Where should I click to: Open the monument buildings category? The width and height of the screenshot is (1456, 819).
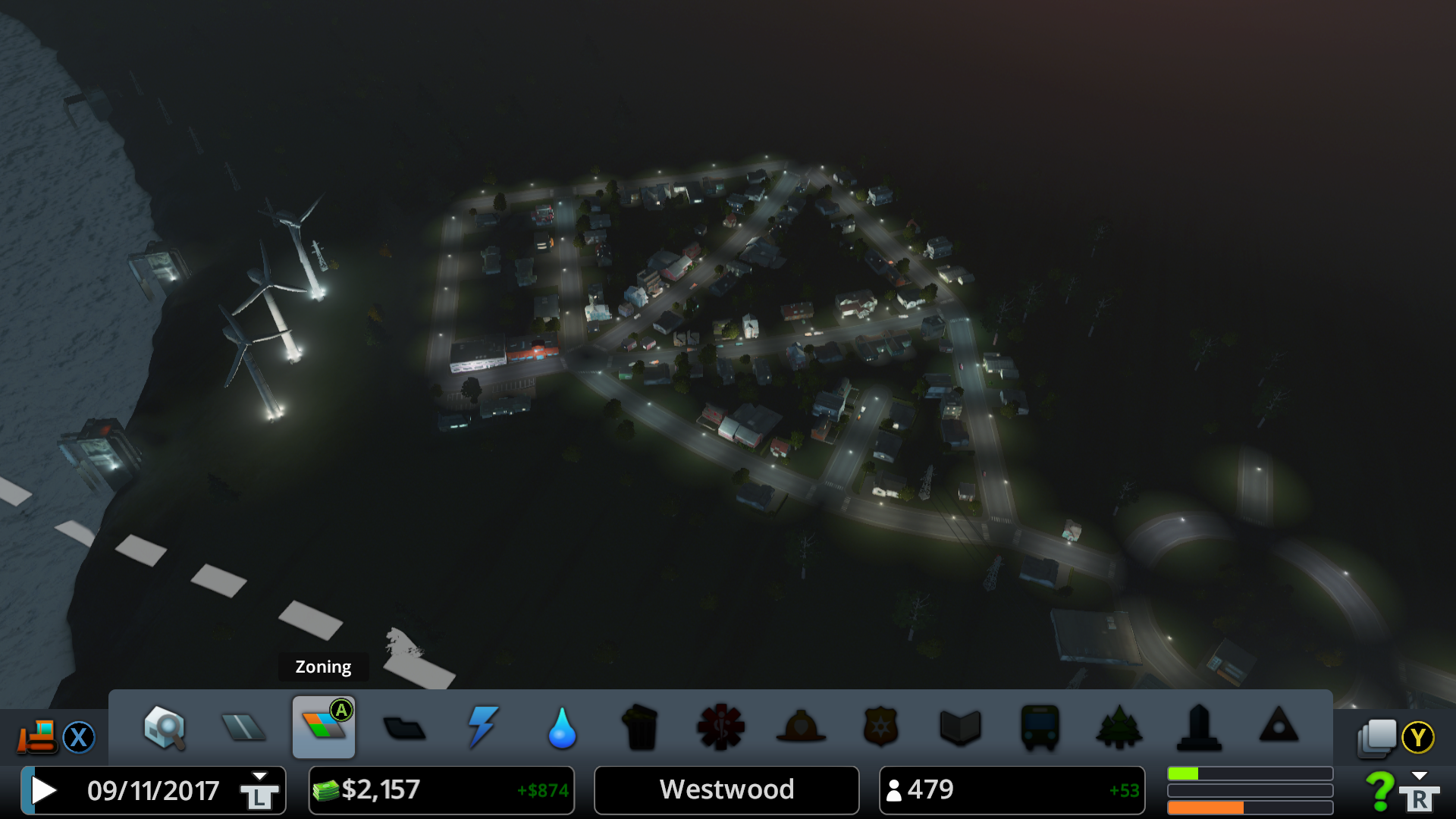pos(1199,728)
